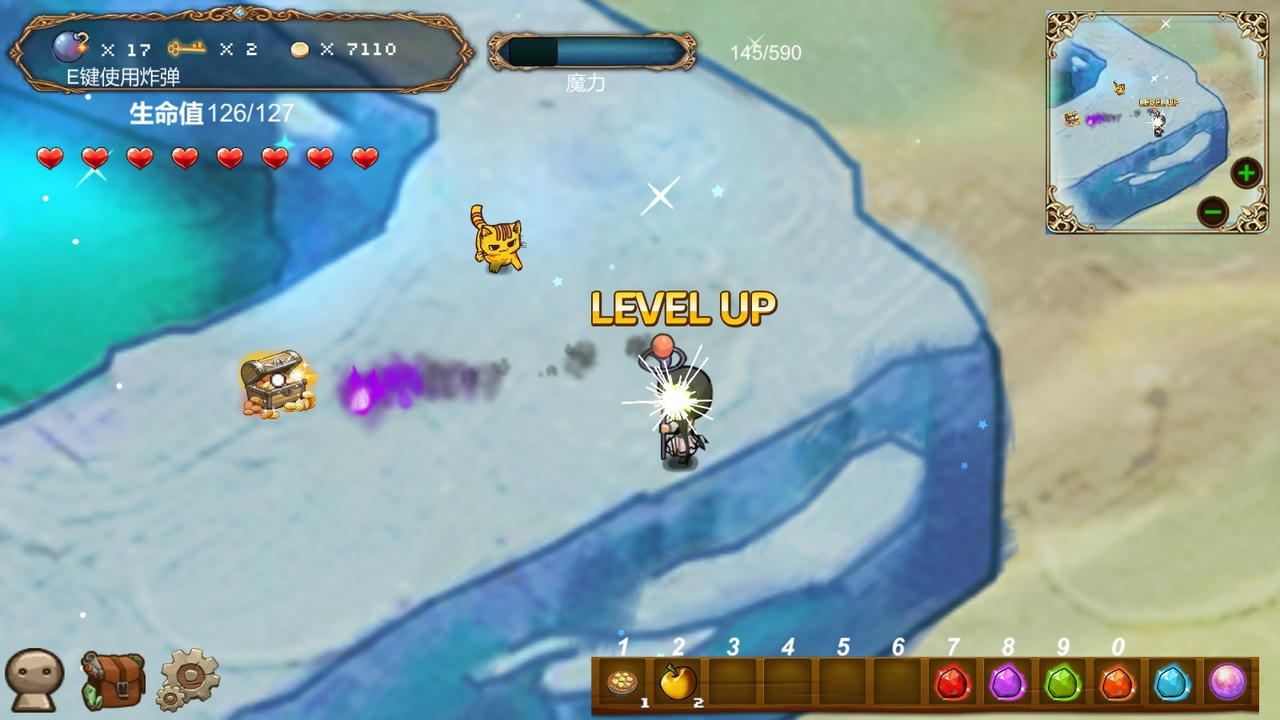Zoom in the minimap with green plus
Image resolution: width=1280 pixels, height=720 pixels.
pos(1246,173)
